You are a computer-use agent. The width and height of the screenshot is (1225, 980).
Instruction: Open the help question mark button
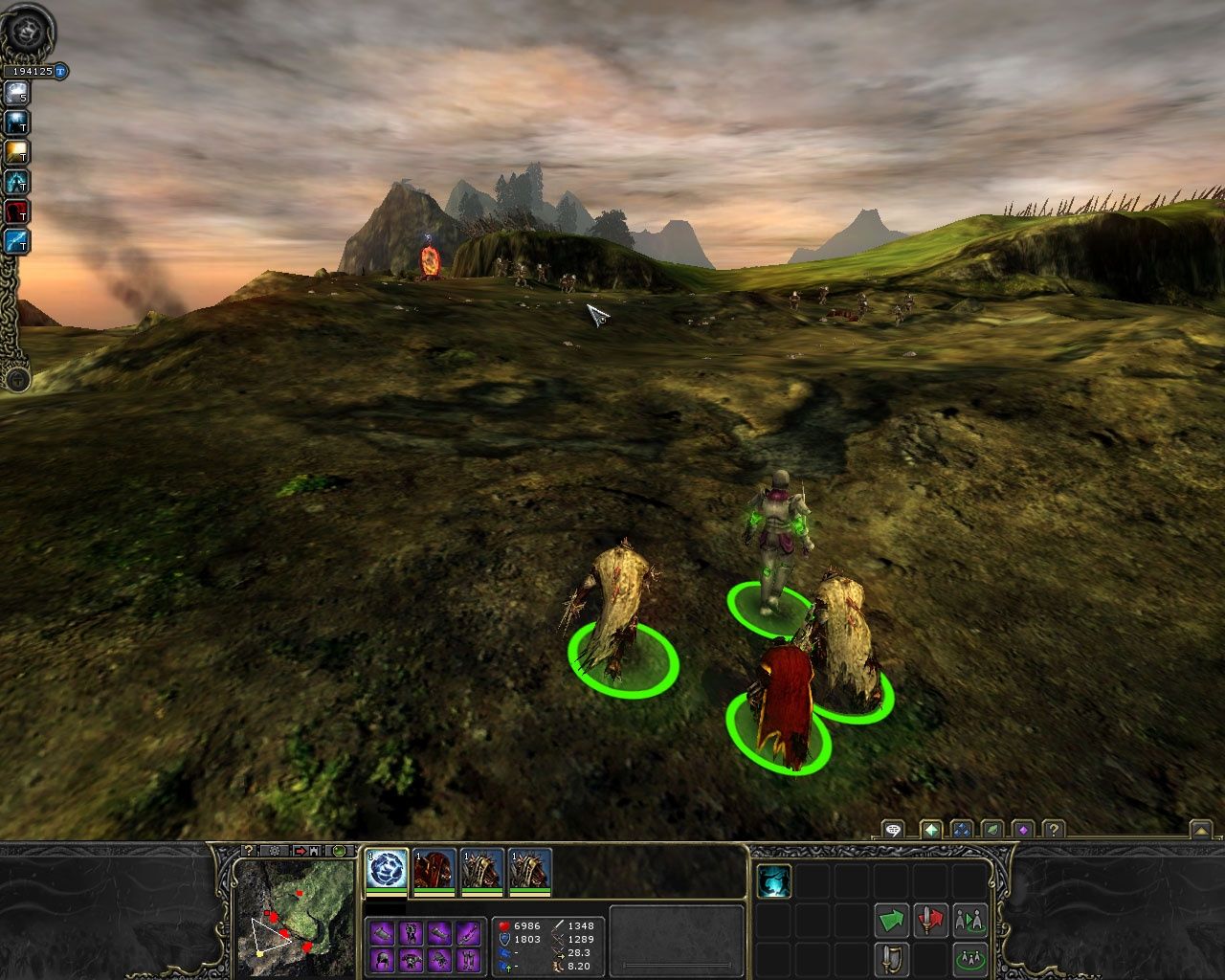click(x=1053, y=830)
